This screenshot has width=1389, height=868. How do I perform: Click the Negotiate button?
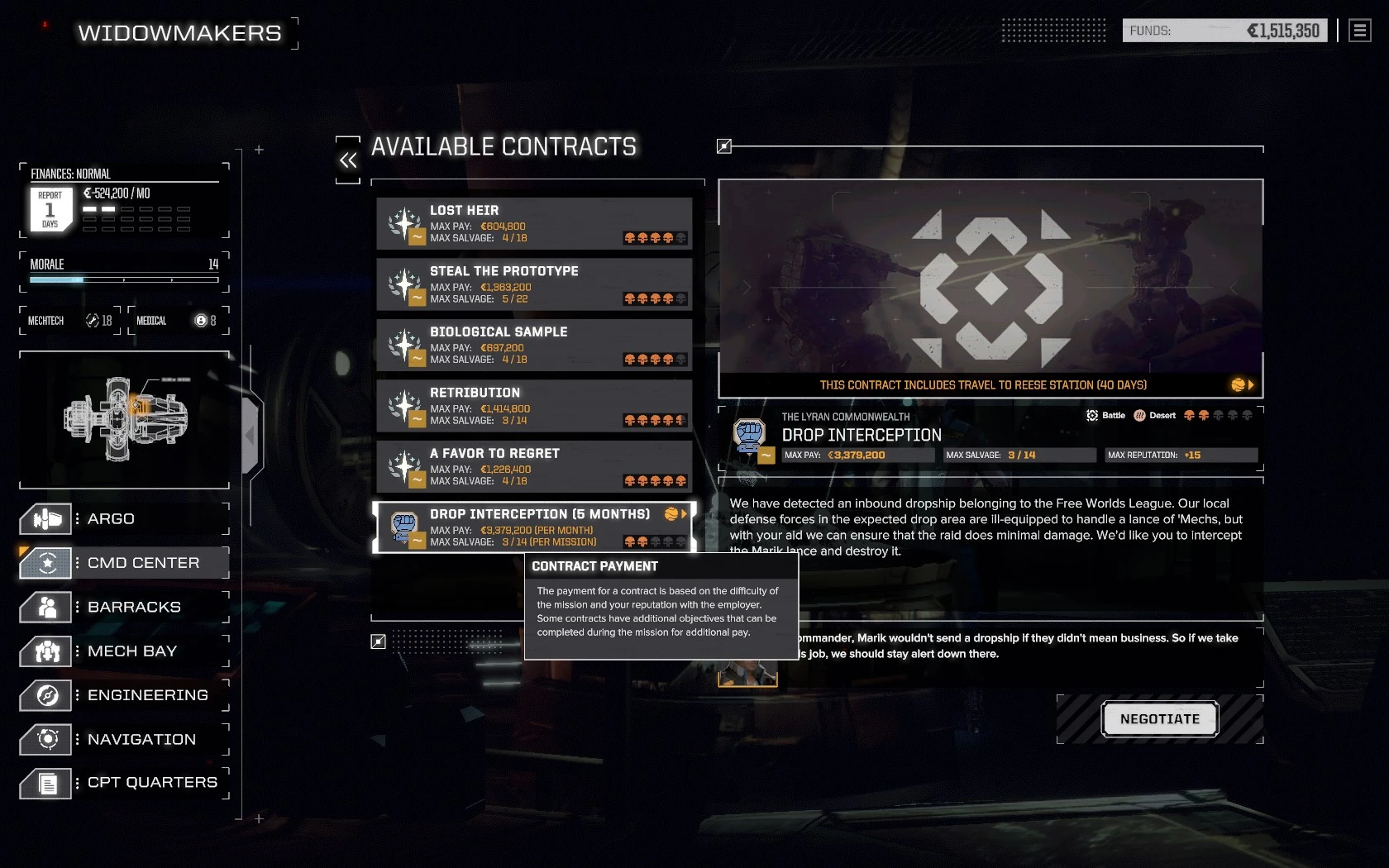click(1159, 718)
